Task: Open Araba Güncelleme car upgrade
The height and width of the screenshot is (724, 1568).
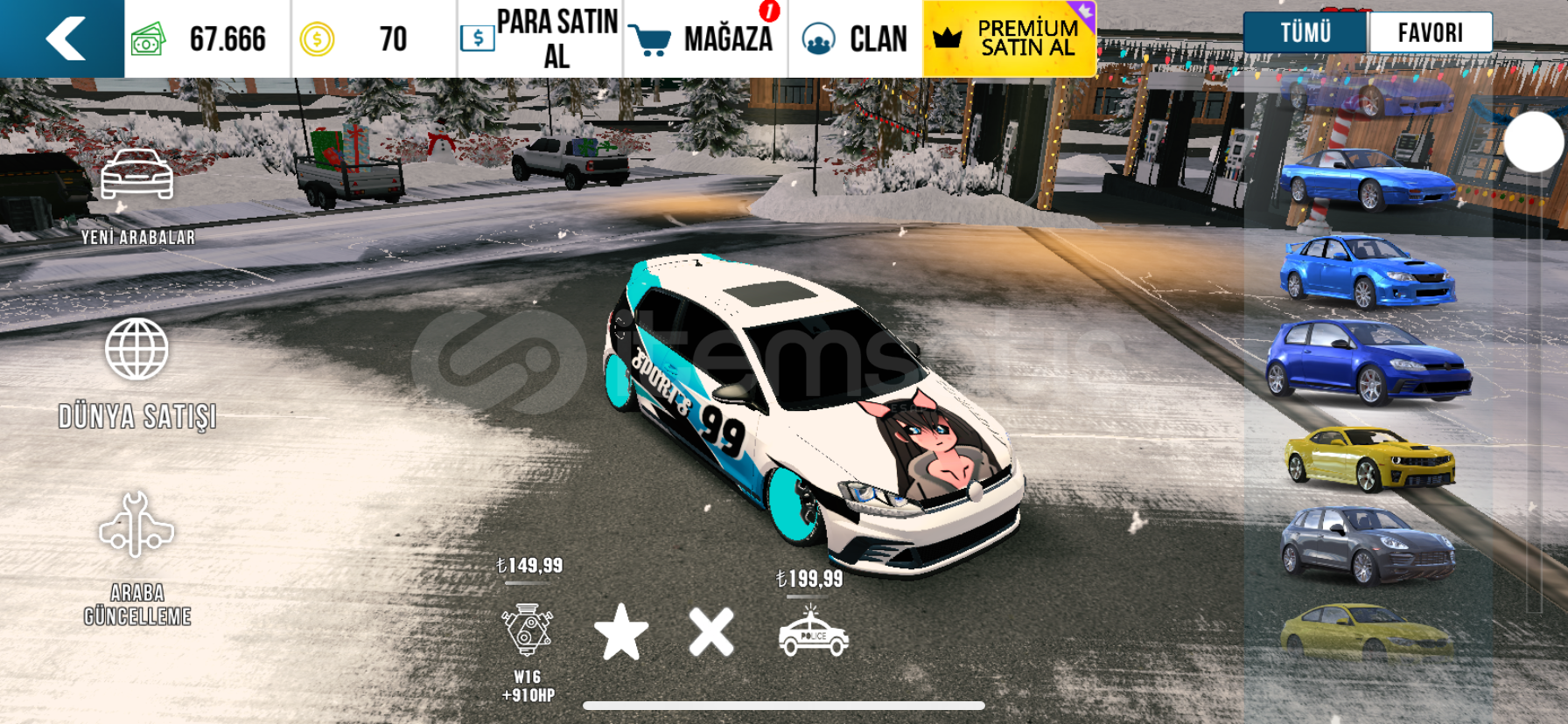Action: tap(137, 558)
